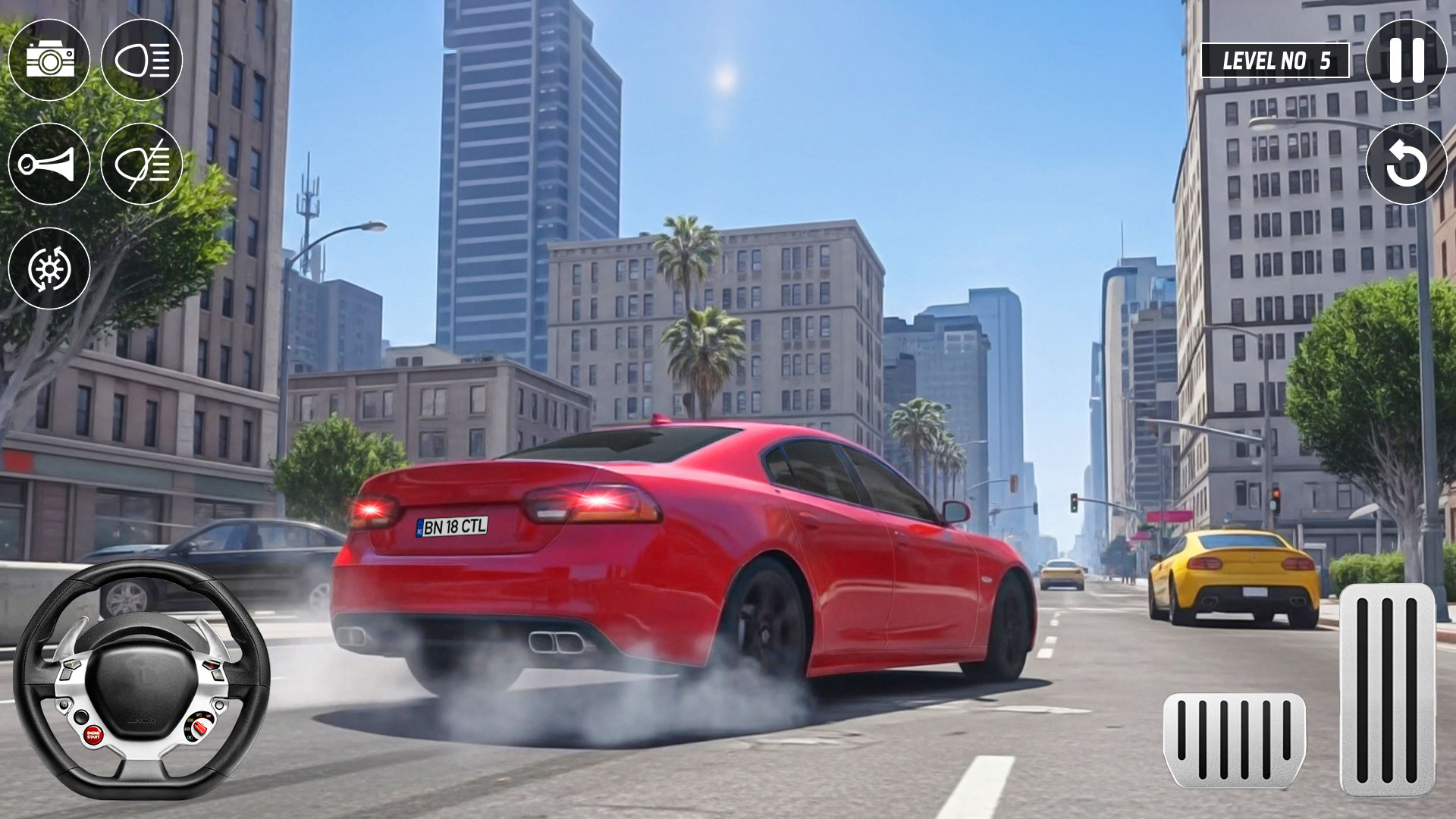Toggle the Engine Start button
Viewport: 1456px width, 819px height.
(x=94, y=735)
